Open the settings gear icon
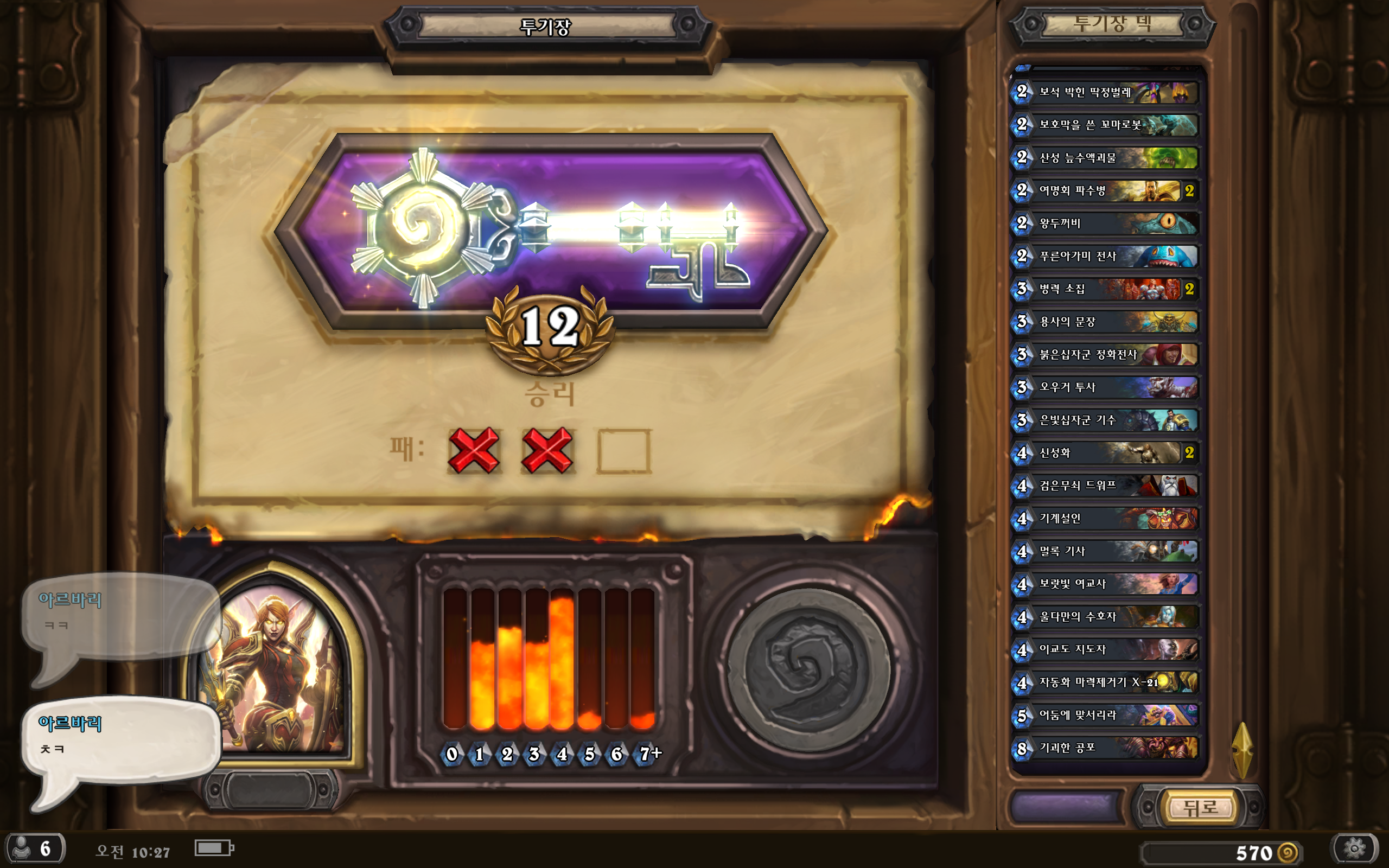Image resolution: width=1389 pixels, height=868 pixels. click(1355, 848)
